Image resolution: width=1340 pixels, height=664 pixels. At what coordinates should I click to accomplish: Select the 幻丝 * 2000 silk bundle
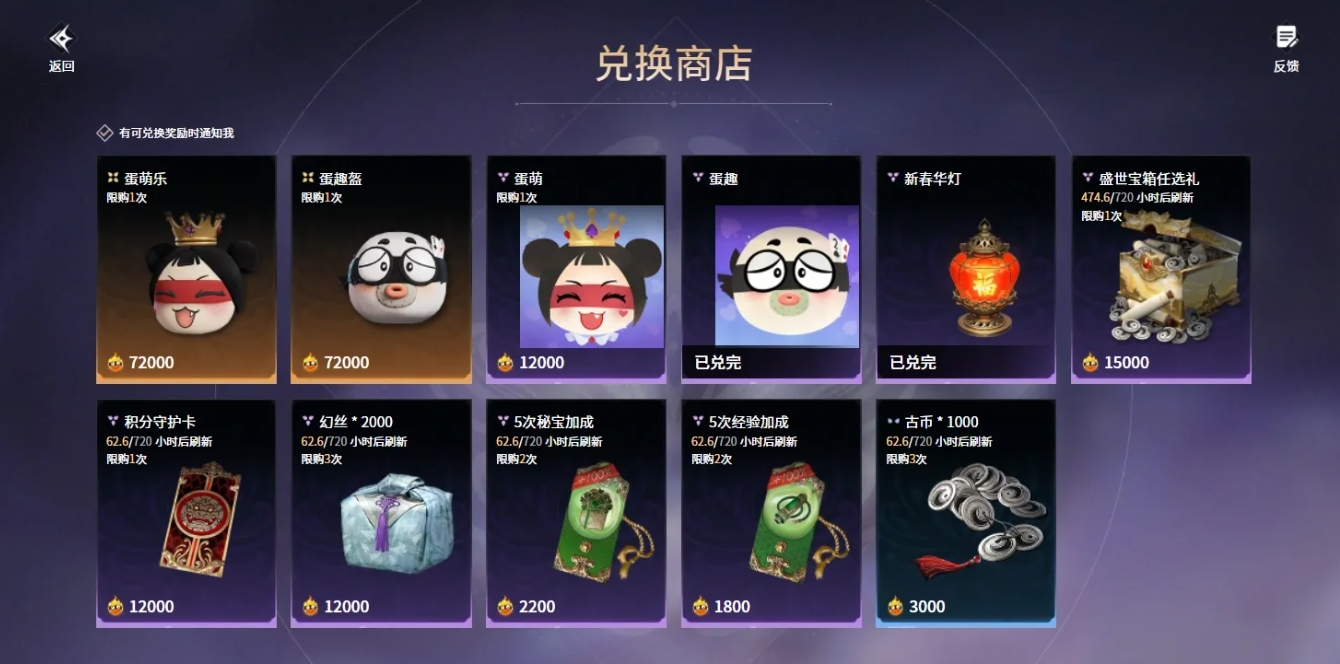click(381, 513)
